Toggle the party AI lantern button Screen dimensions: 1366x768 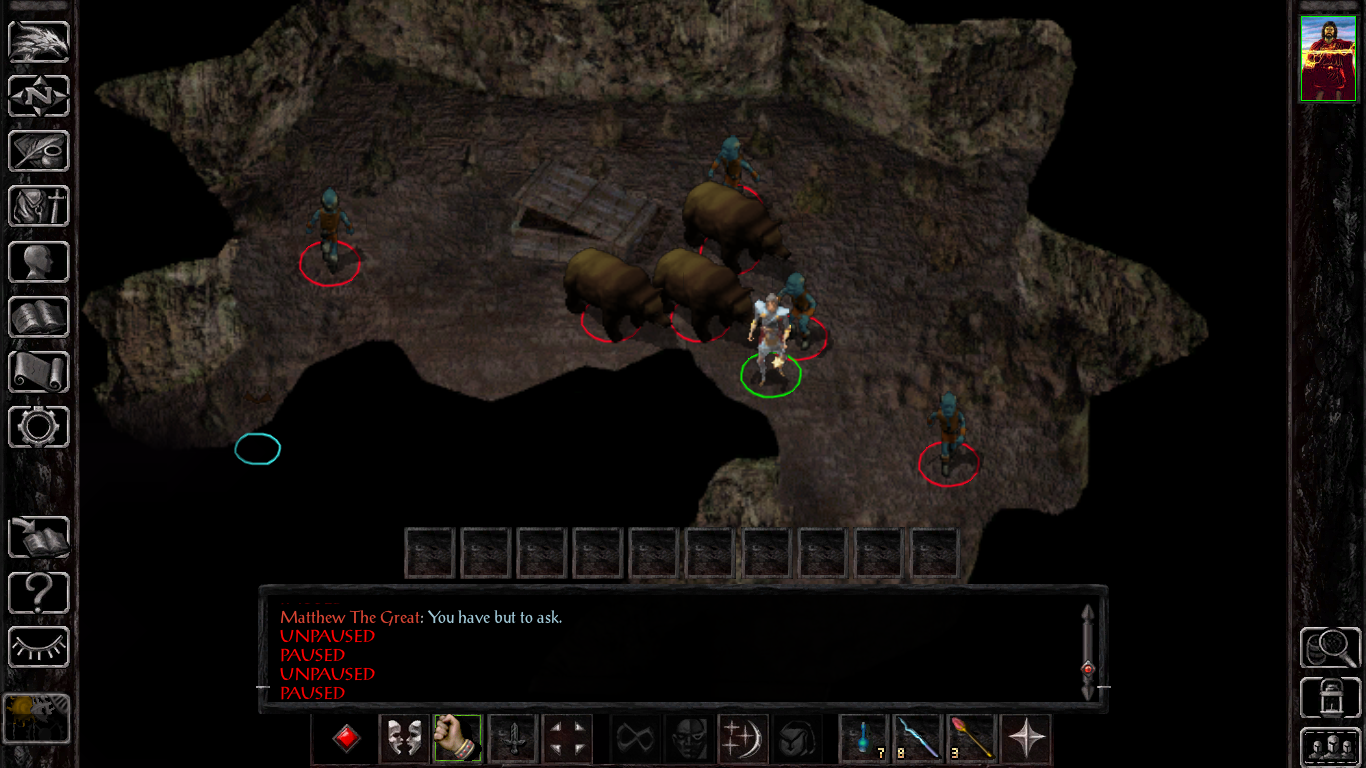pyautogui.click(x=1329, y=698)
